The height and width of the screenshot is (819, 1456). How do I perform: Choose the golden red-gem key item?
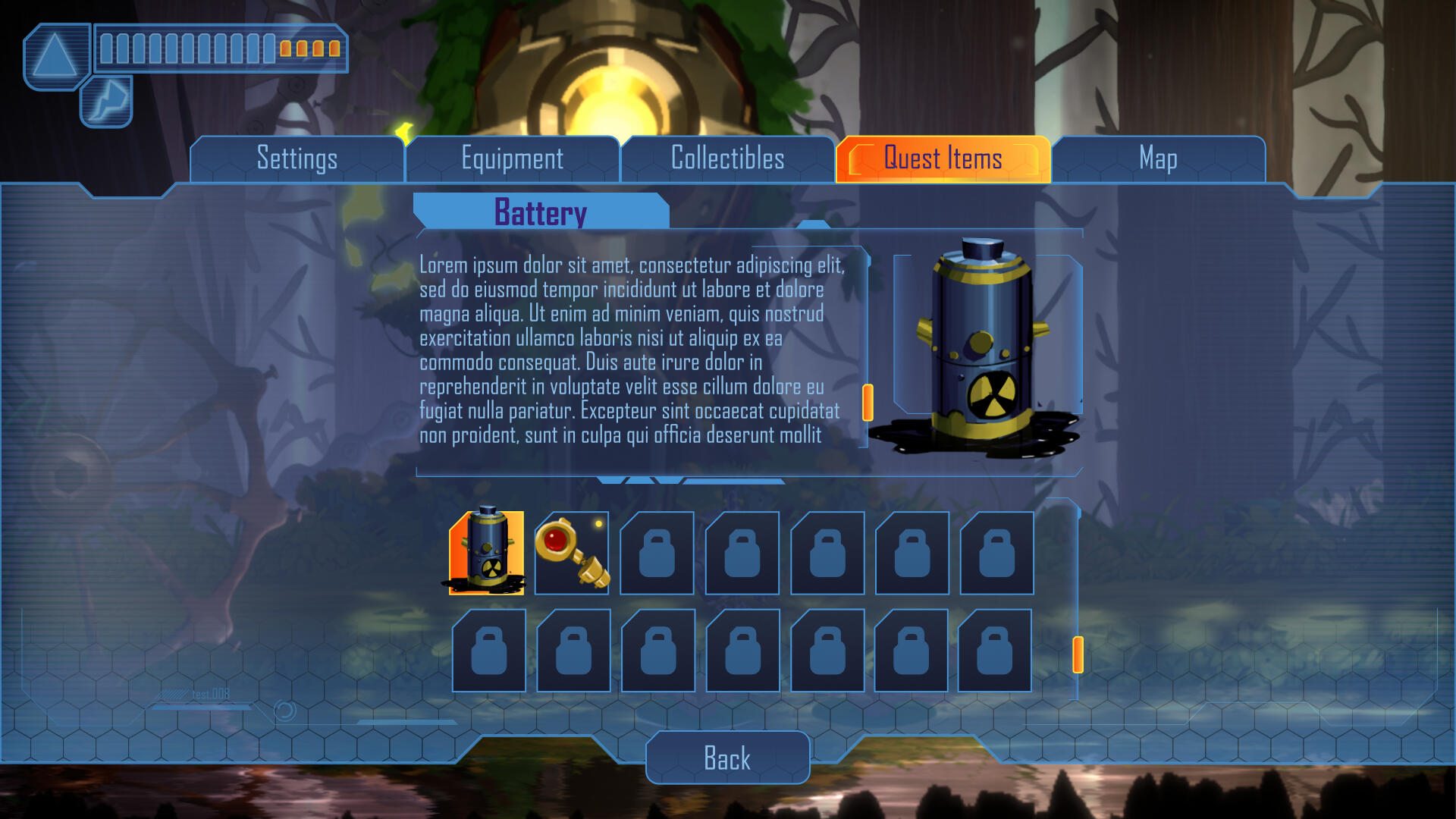tap(571, 552)
